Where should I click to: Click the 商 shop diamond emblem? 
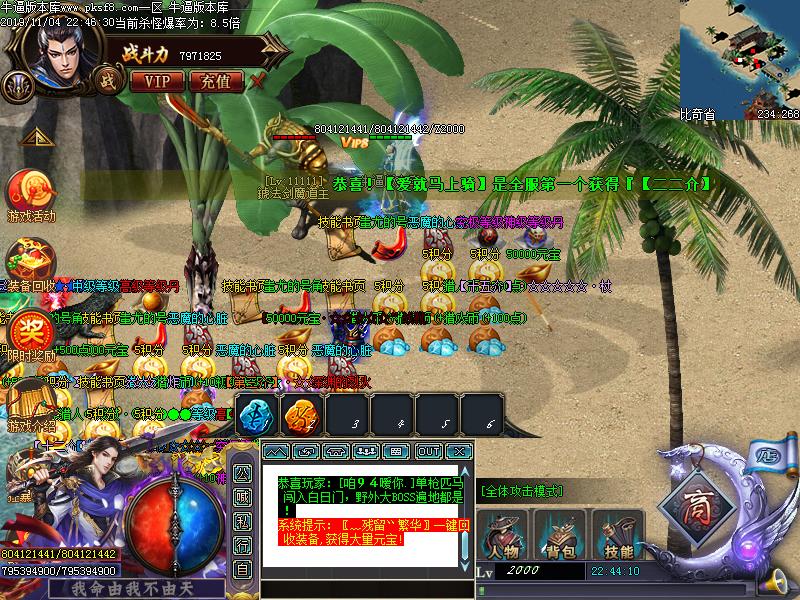pyautogui.click(x=703, y=505)
